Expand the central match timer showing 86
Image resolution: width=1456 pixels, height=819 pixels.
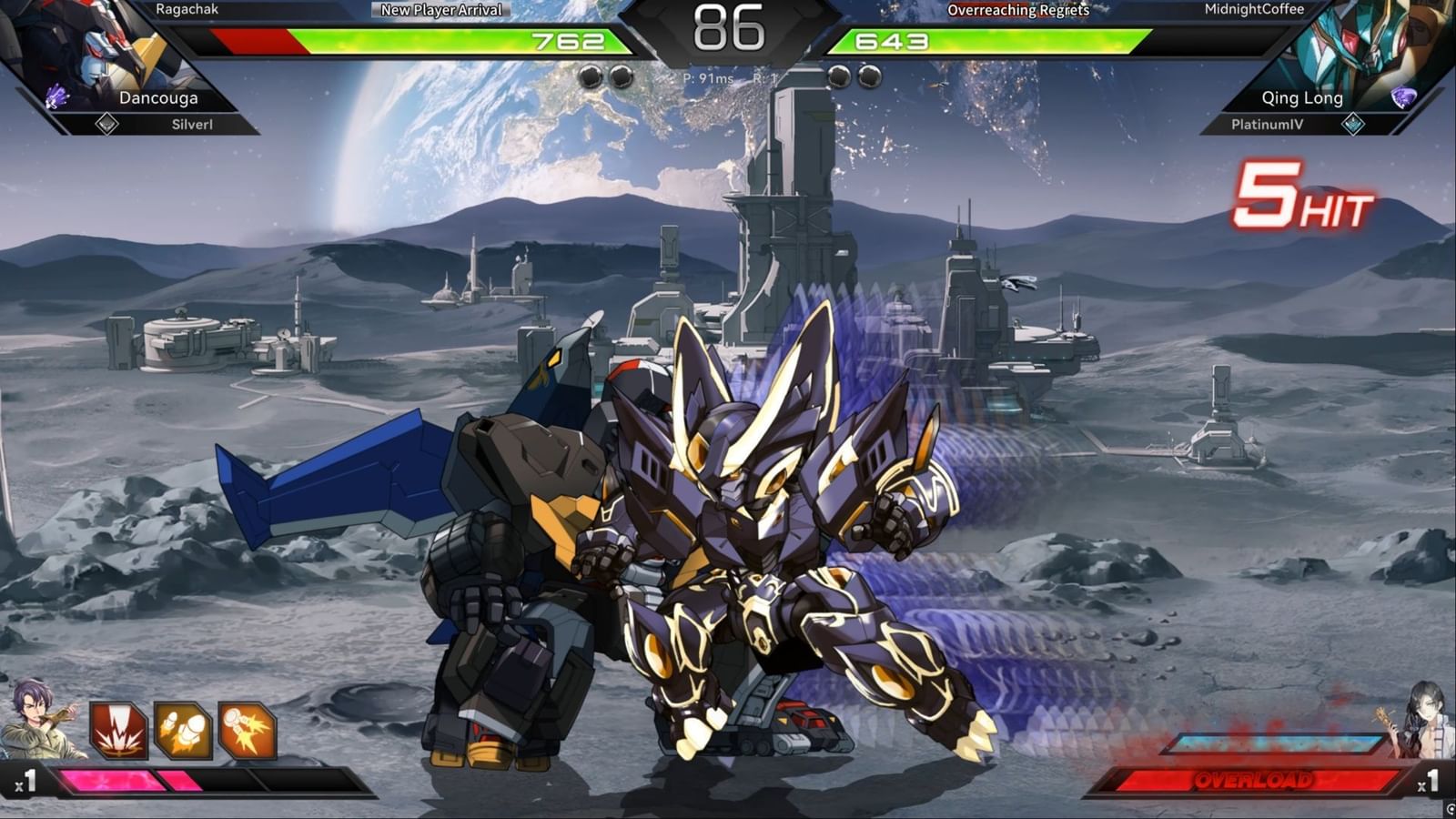(x=728, y=30)
